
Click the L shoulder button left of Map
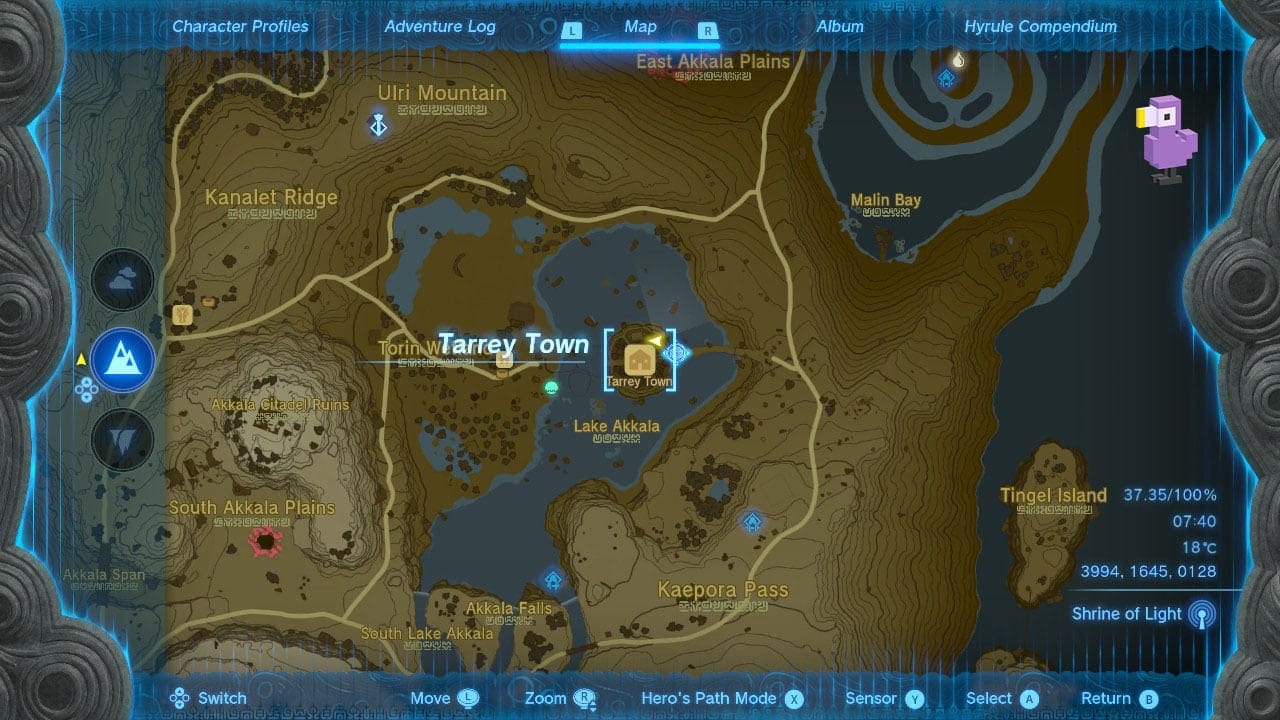(x=573, y=31)
